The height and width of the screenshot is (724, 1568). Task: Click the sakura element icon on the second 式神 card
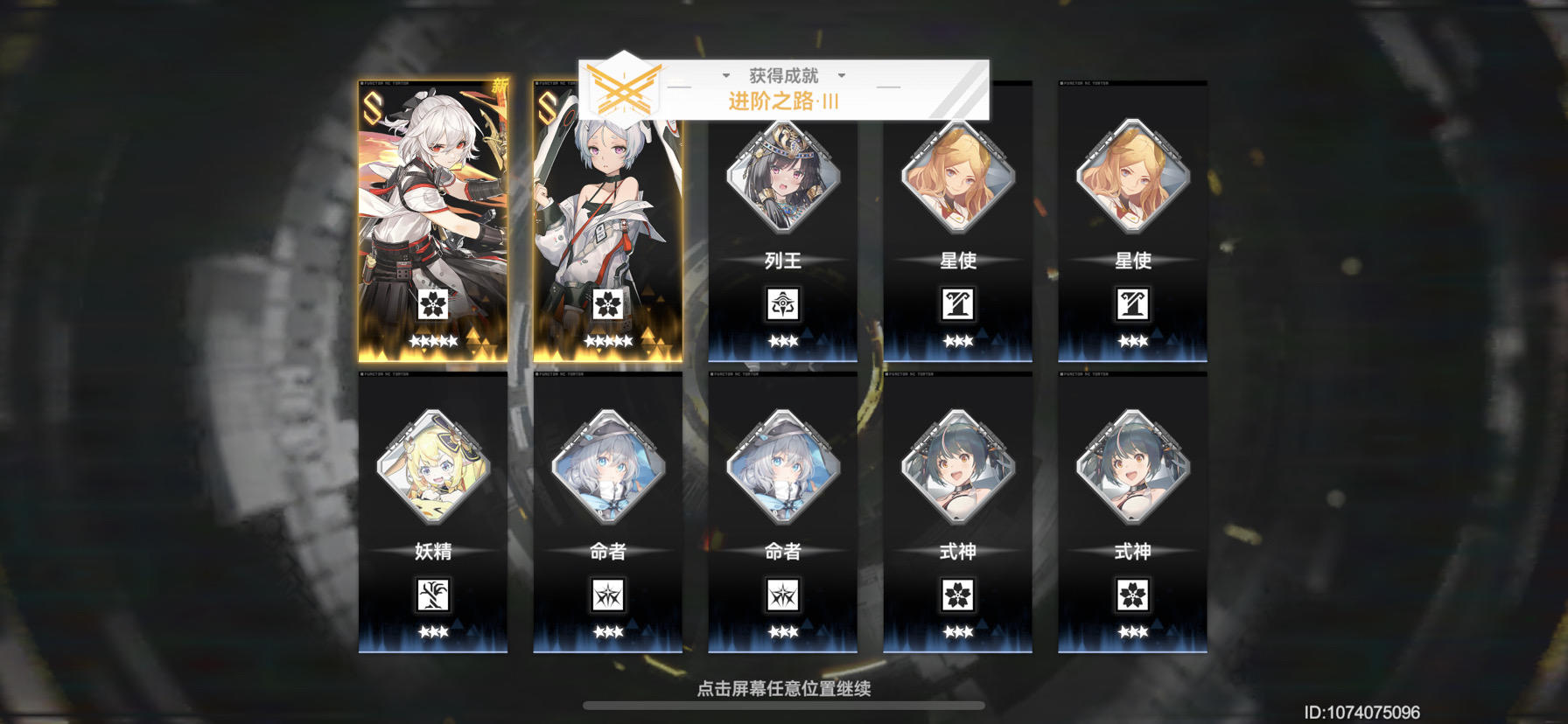click(1131, 595)
